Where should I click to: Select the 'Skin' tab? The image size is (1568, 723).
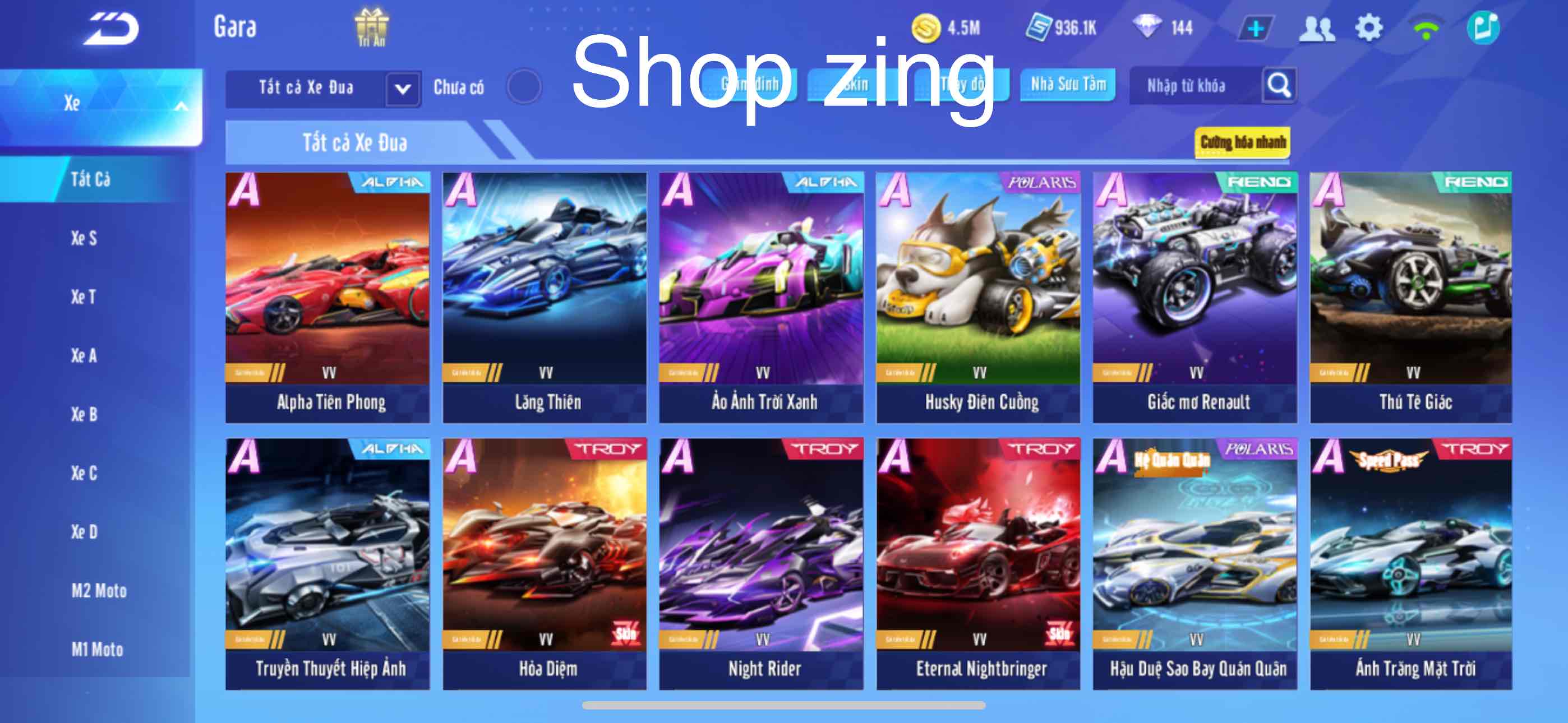click(x=855, y=85)
